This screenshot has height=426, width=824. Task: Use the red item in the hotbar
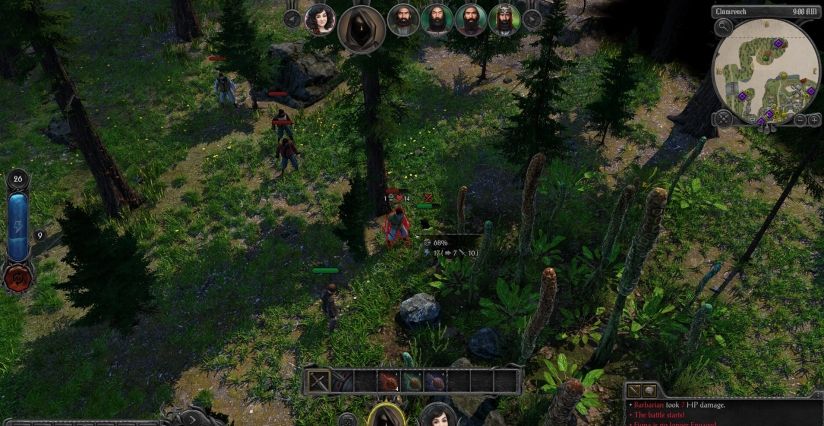(x=388, y=381)
